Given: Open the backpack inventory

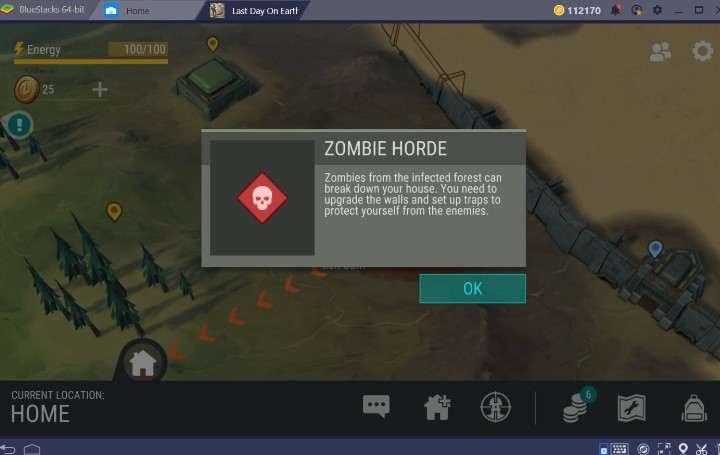Looking at the screenshot, I should [x=693, y=406].
